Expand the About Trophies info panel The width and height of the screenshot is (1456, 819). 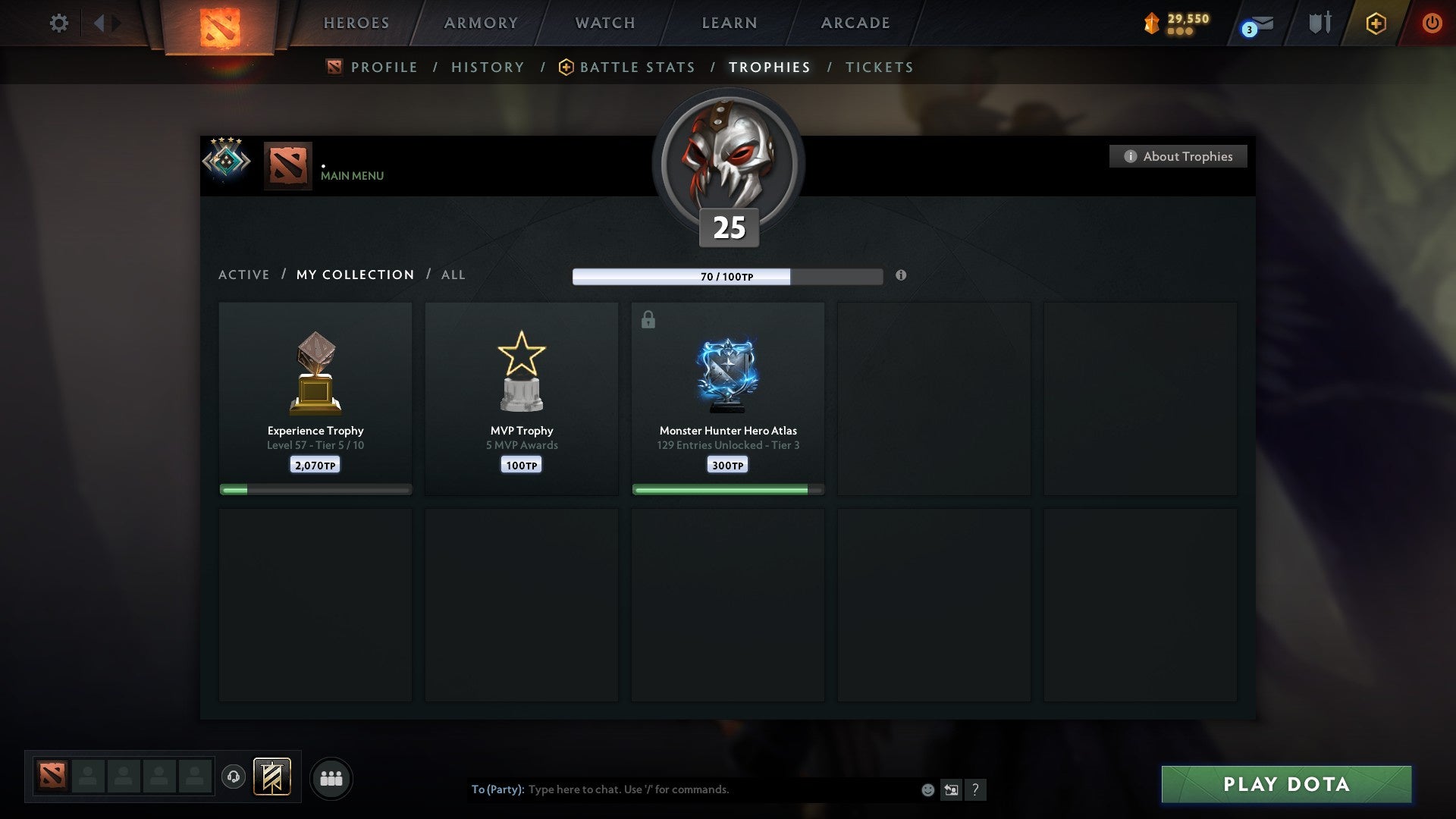[x=1178, y=156]
